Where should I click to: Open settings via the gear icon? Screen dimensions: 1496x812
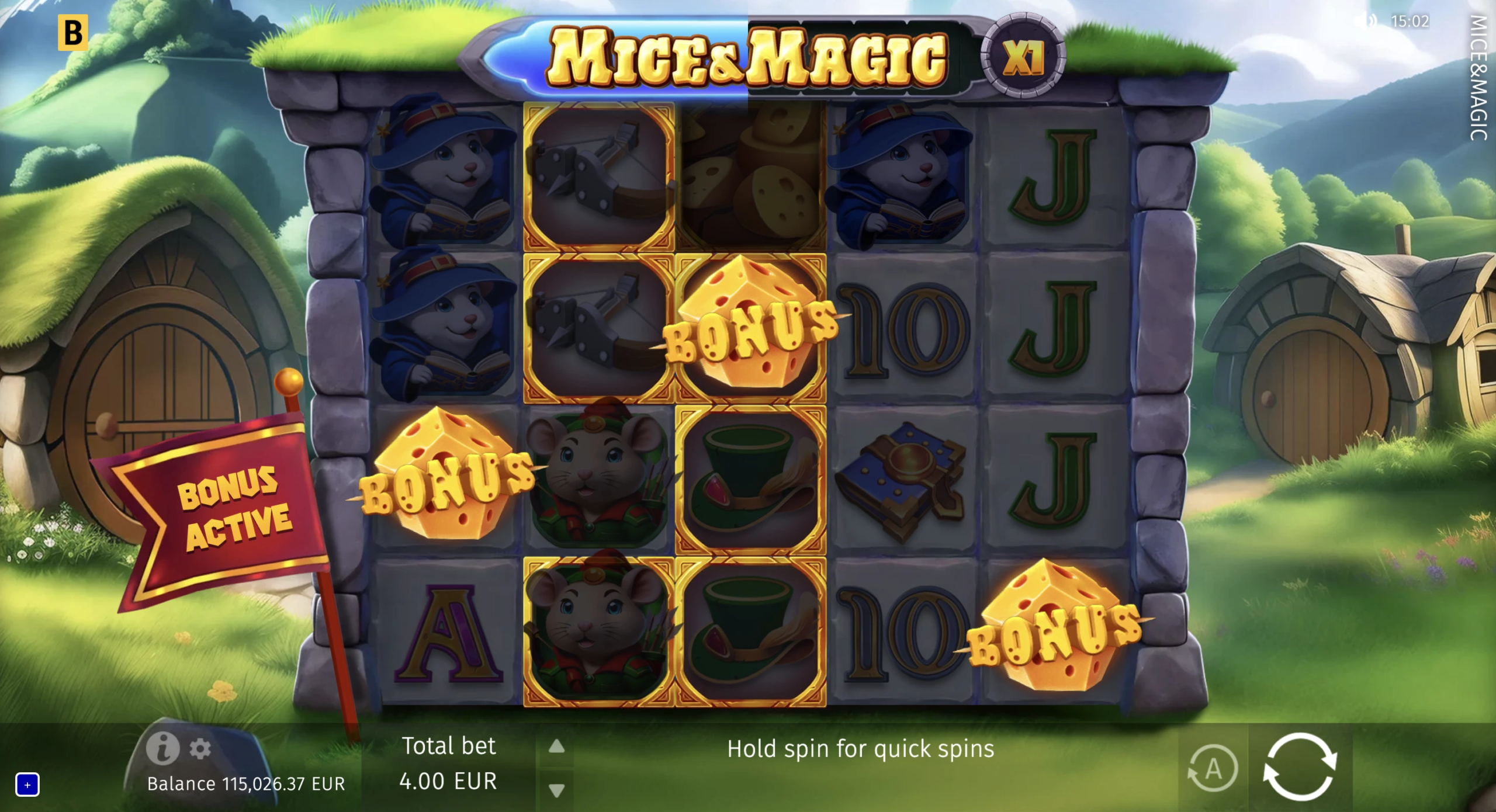tap(200, 748)
